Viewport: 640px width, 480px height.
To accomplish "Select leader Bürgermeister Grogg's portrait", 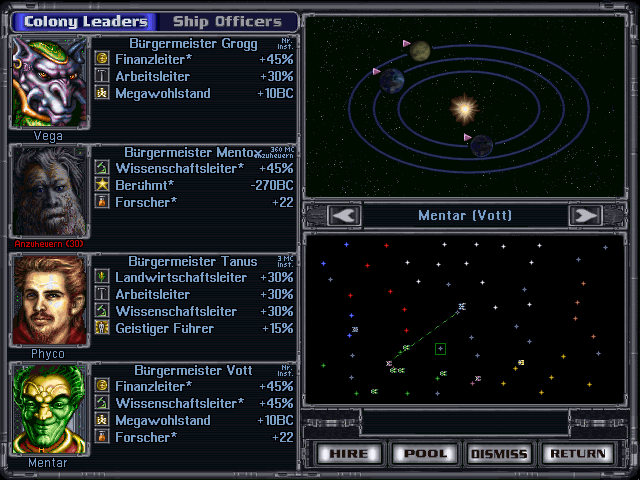I will pos(49,82).
